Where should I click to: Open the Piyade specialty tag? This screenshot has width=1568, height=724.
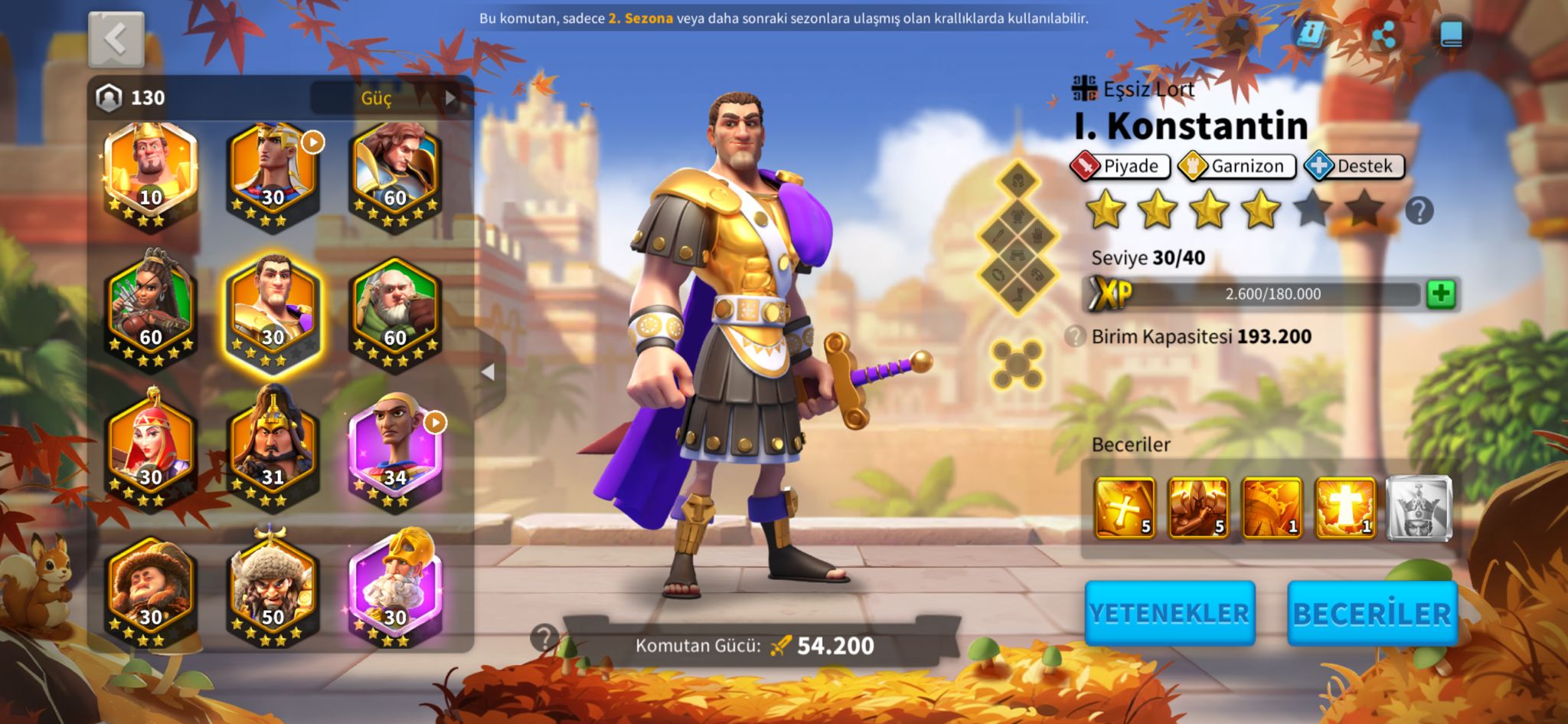coord(1120,166)
